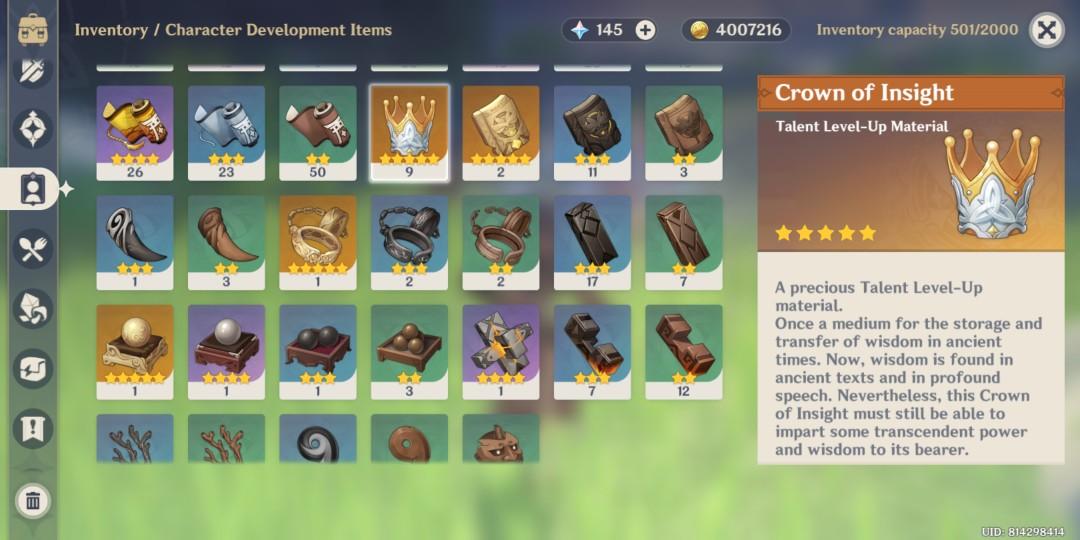Viewport: 1080px width, 540px height.
Task: Pick the black statuette item with 17
Action: click(x=592, y=239)
